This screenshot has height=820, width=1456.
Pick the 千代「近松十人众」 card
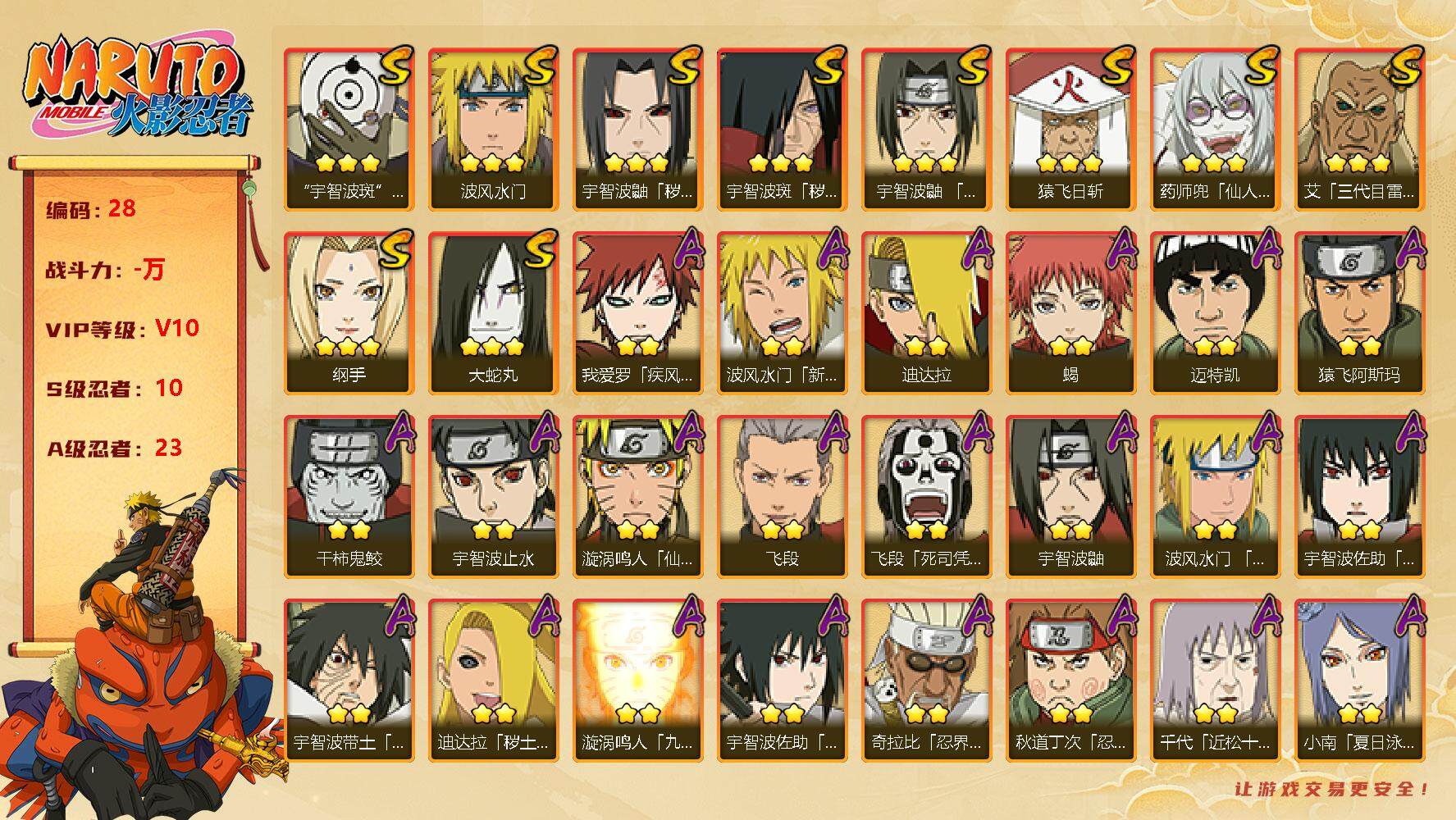(x=1215, y=680)
